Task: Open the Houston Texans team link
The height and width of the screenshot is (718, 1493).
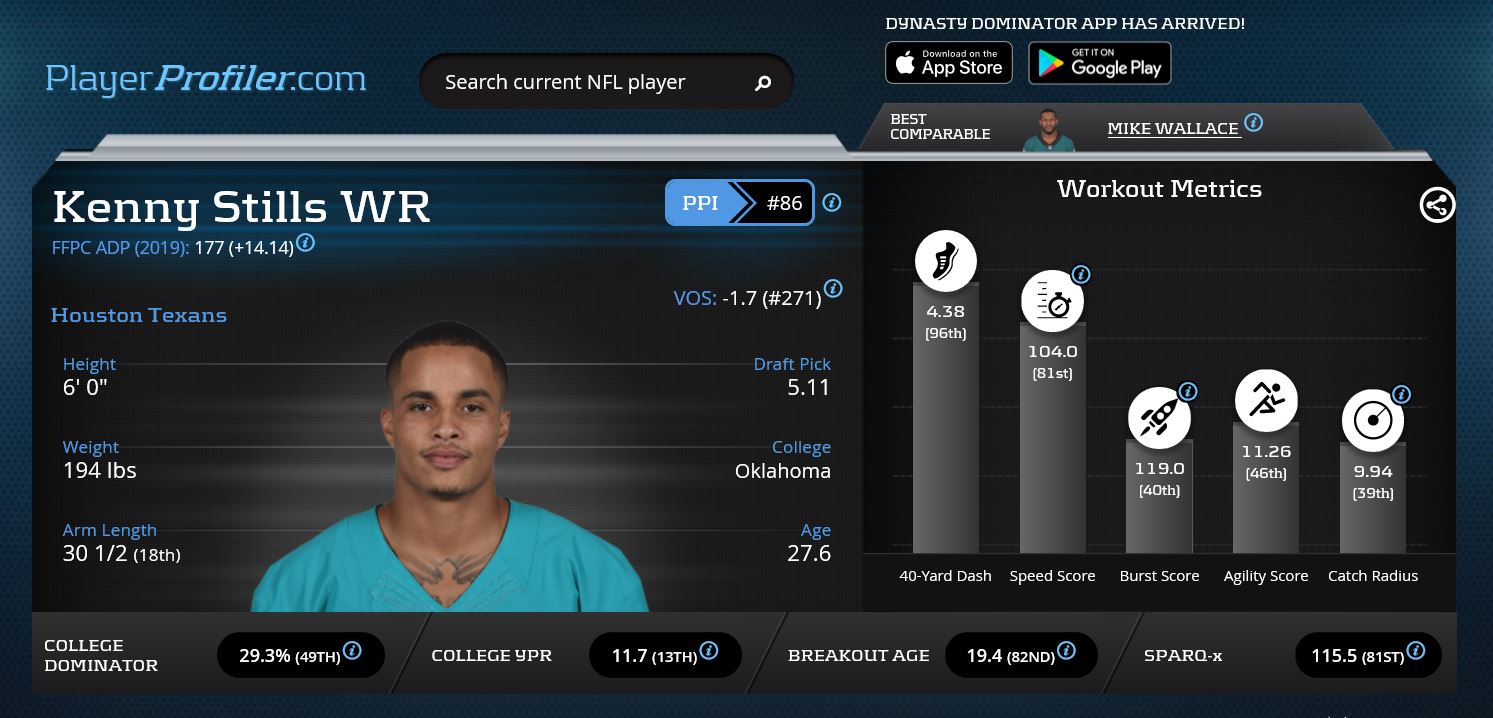Action: tap(139, 315)
